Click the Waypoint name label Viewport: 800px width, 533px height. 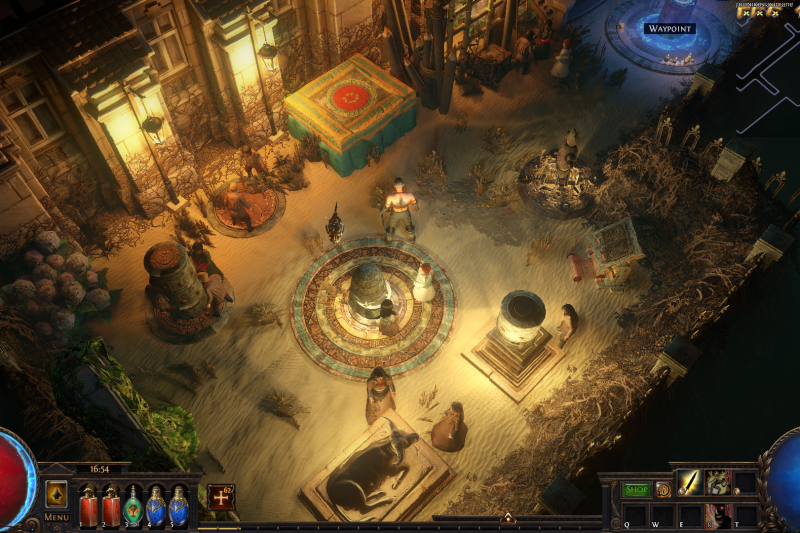click(x=669, y=28)
